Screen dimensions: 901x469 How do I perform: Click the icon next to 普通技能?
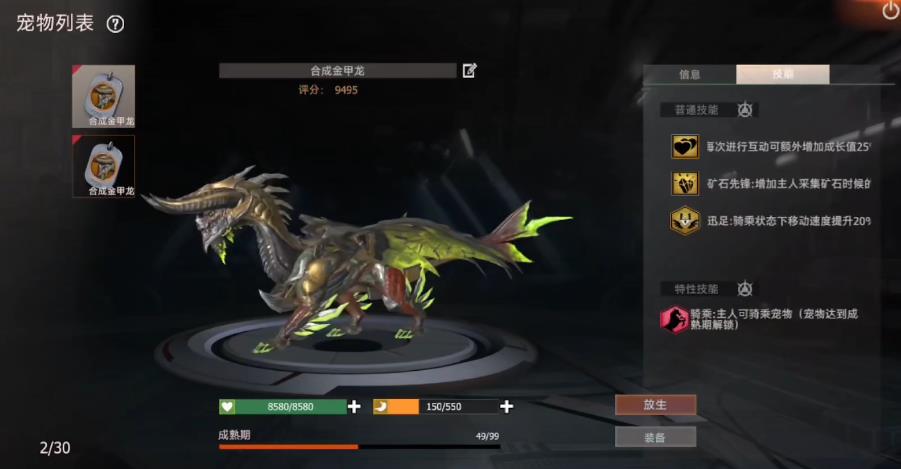(745, 110)
